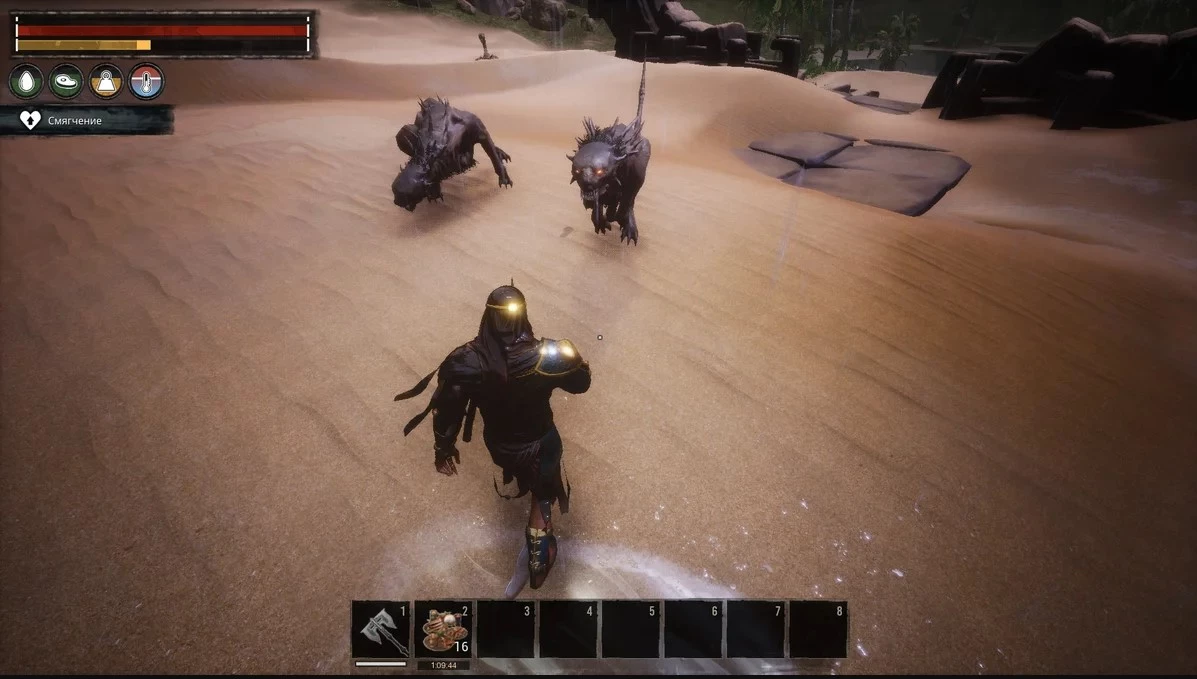Screen dimensions: 1197x679
Task: Use the food platter stack of 16
Action: tap(443, 629)
